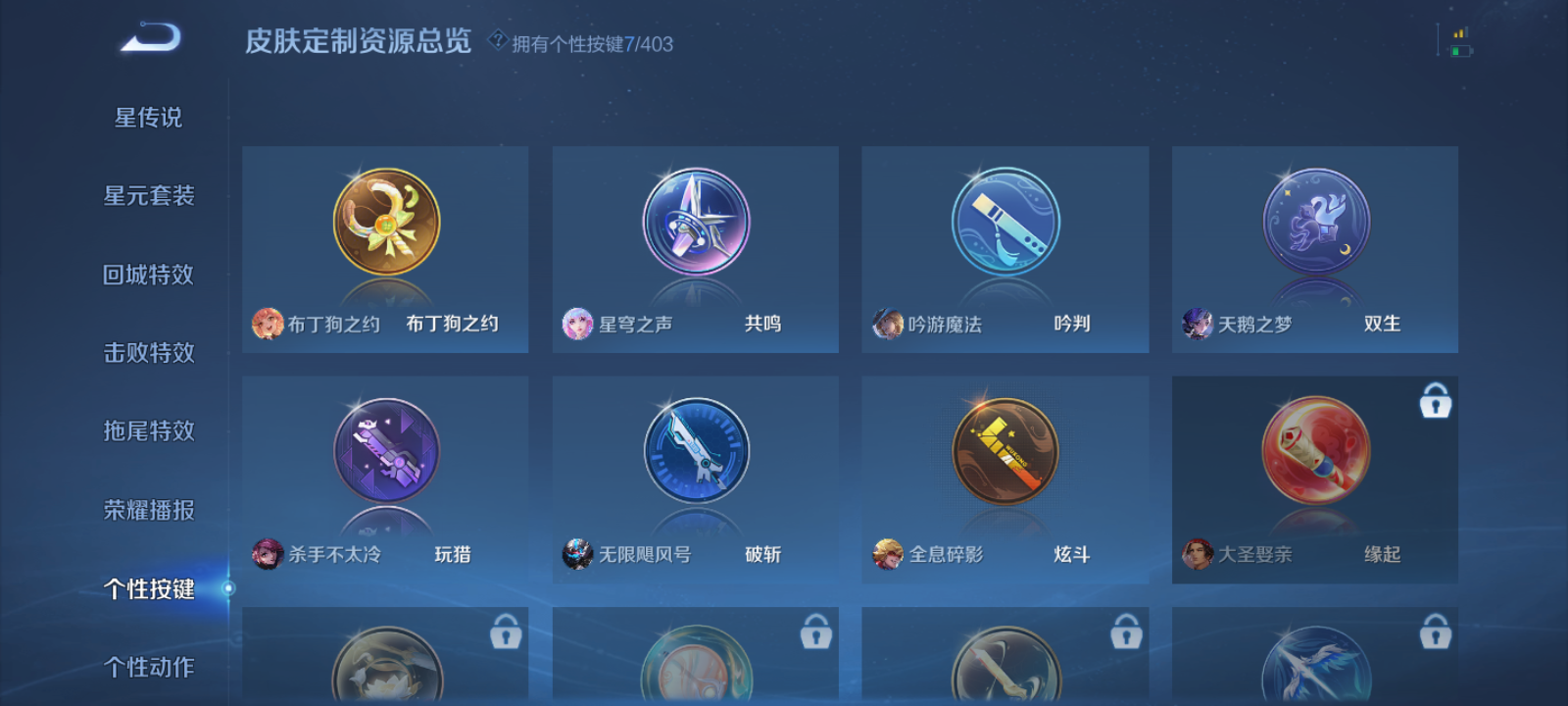View the 拥有个性按键7/403 counter link
Image resolution: width=1568 pixels, height=706 pixels.
(x=588, y=40)
